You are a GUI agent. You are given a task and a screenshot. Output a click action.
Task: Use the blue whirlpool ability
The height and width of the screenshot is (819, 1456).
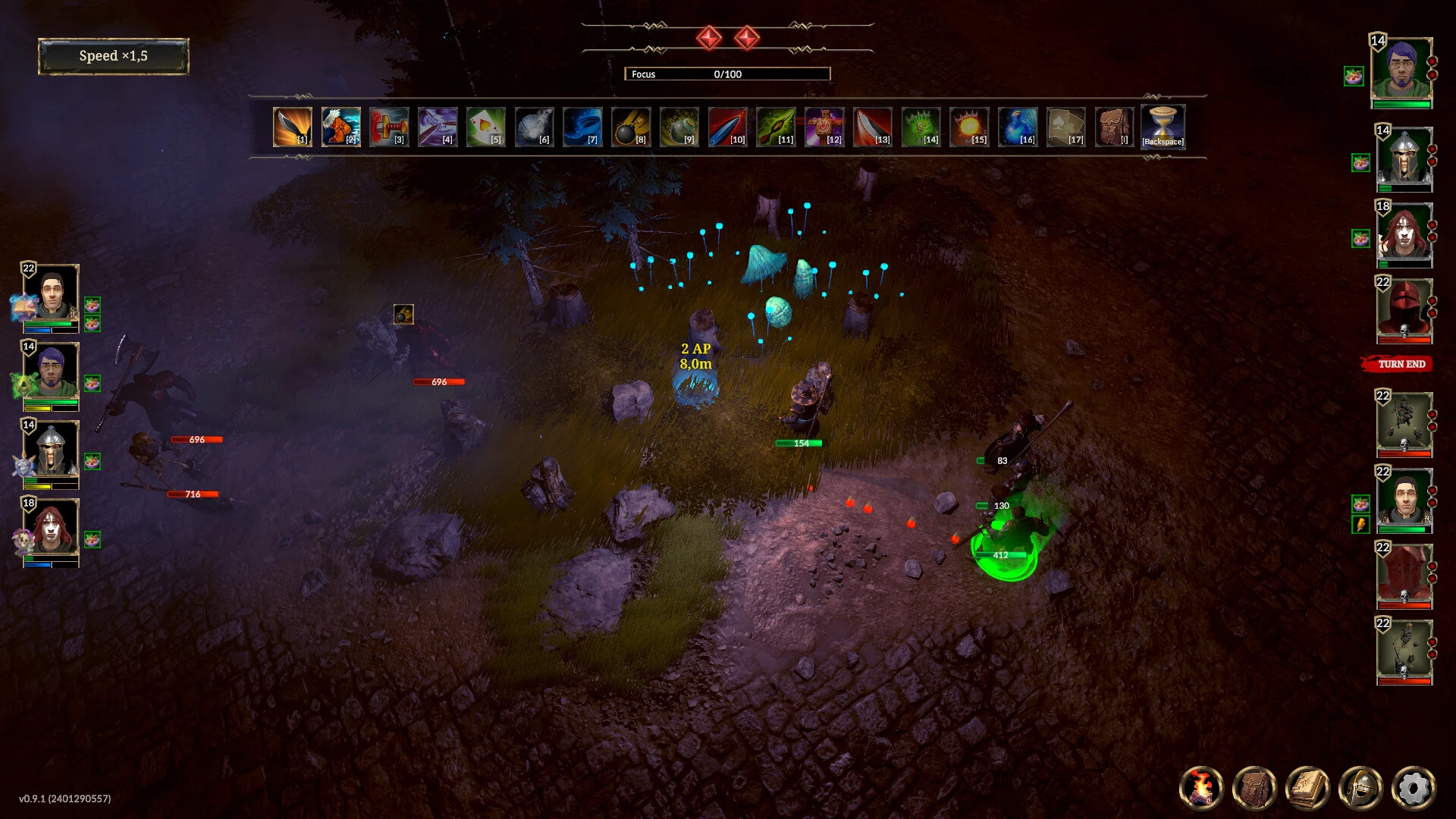[x=582, y=126]
